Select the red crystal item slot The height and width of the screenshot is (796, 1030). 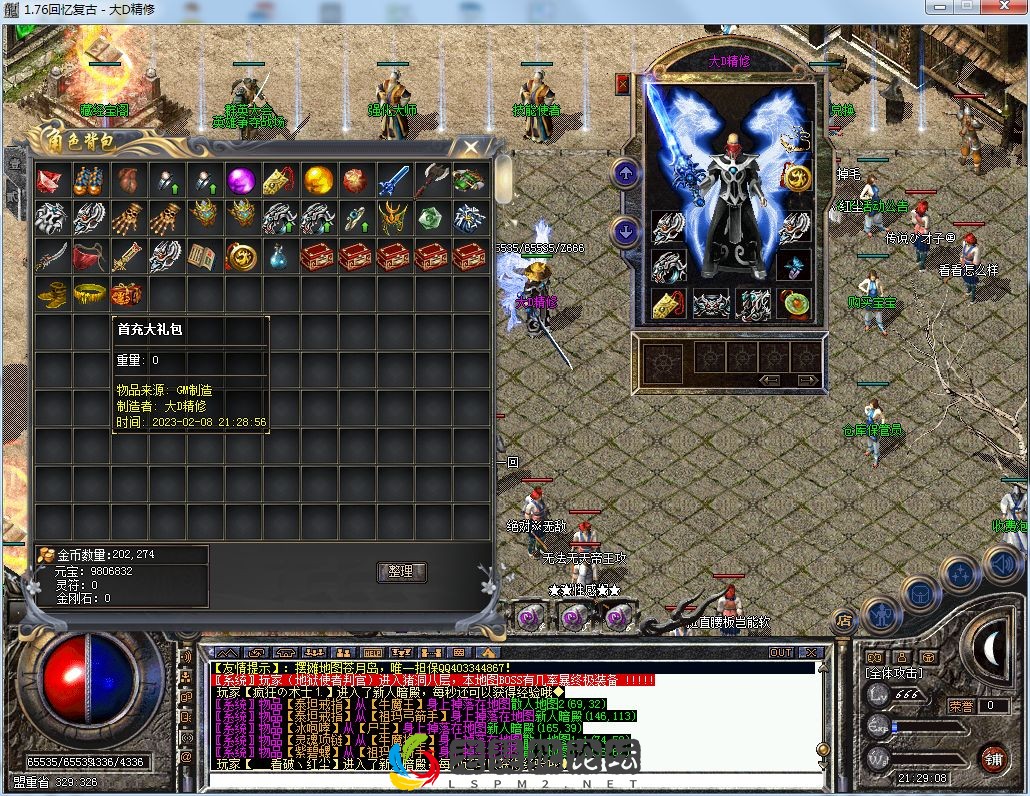click(51, 181)
